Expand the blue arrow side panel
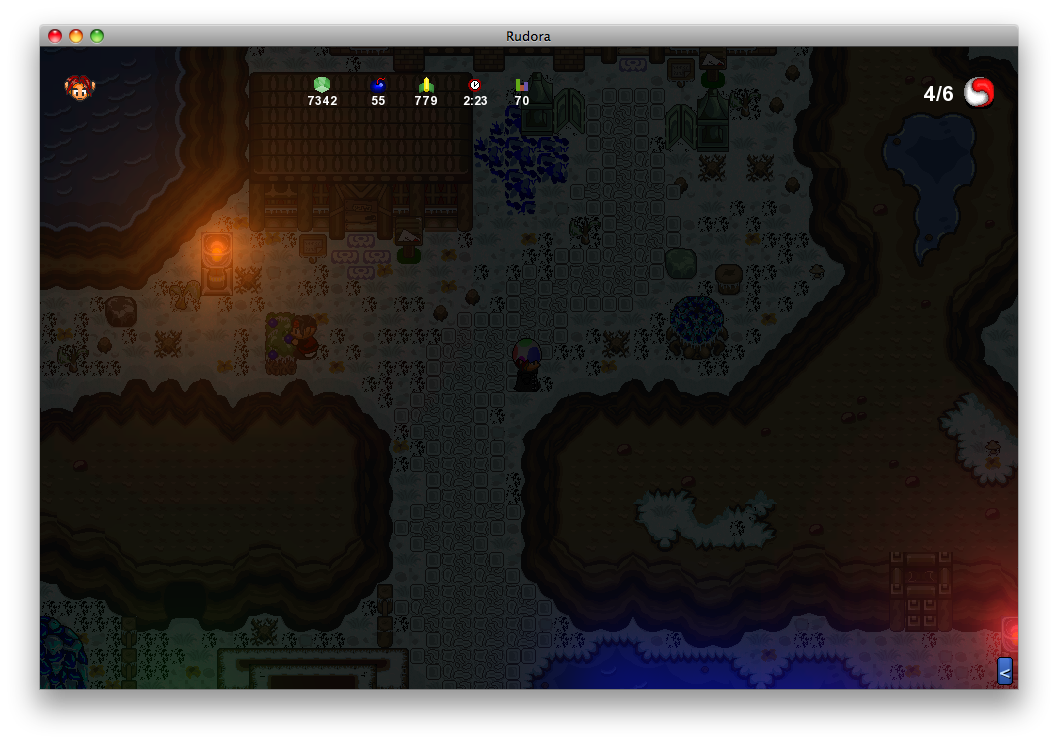The image size is (1058, 744). 1004,671
